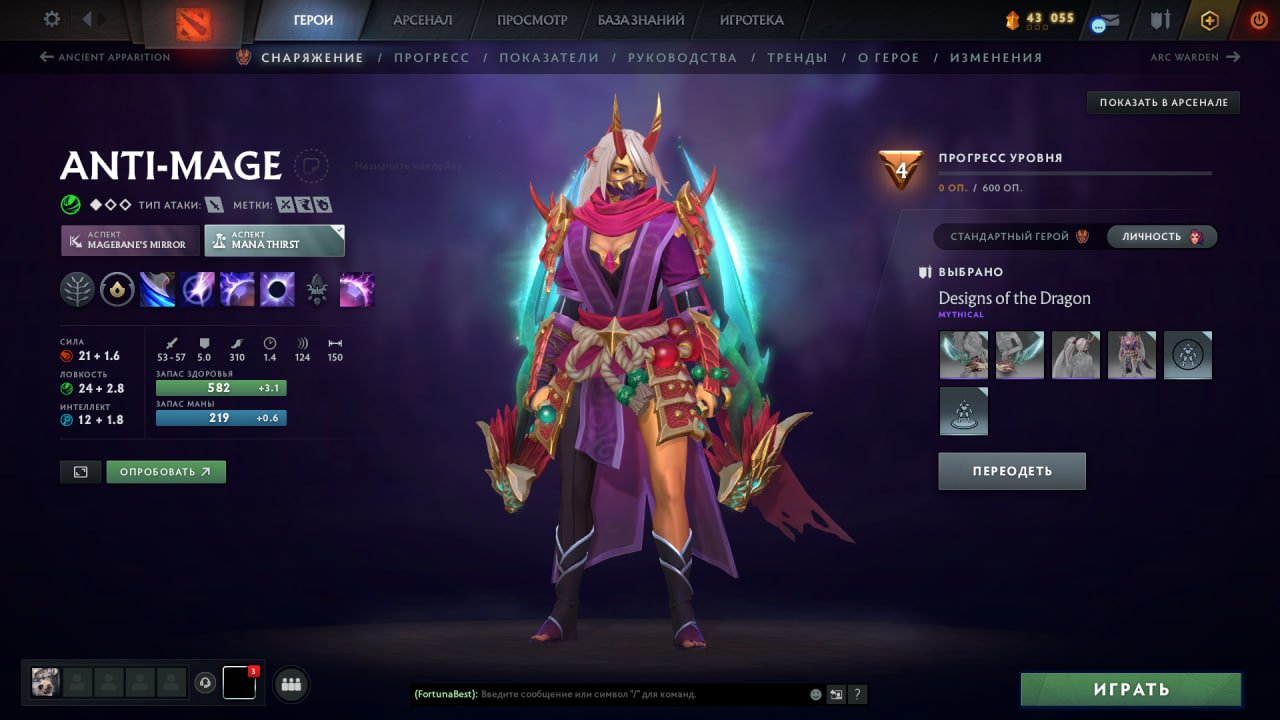The image size is (1280, 720).
Task: Click the Dota Plus hexagon icon
Action: pos(1209,19)
